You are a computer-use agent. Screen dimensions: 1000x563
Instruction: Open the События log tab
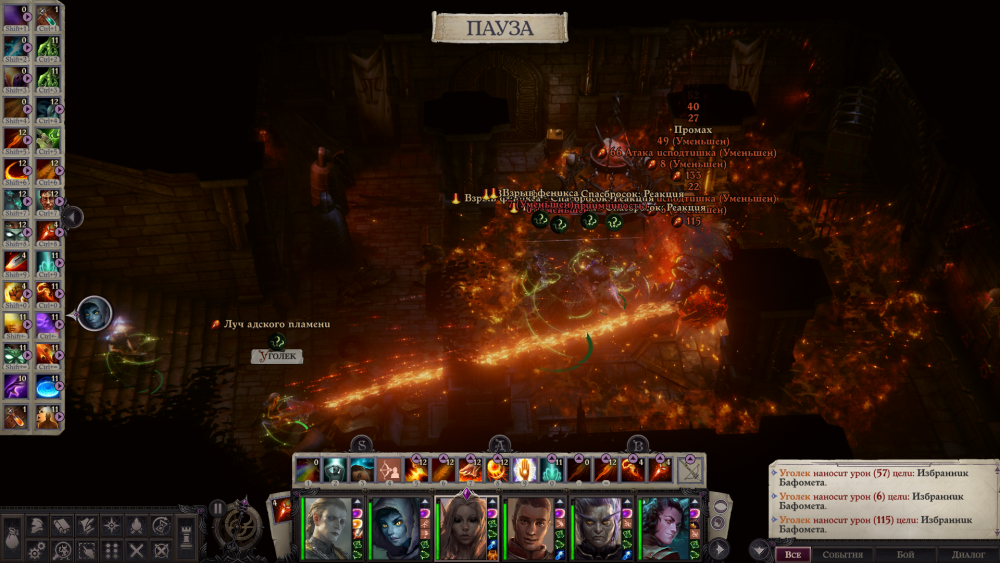(x=842, y=554)
